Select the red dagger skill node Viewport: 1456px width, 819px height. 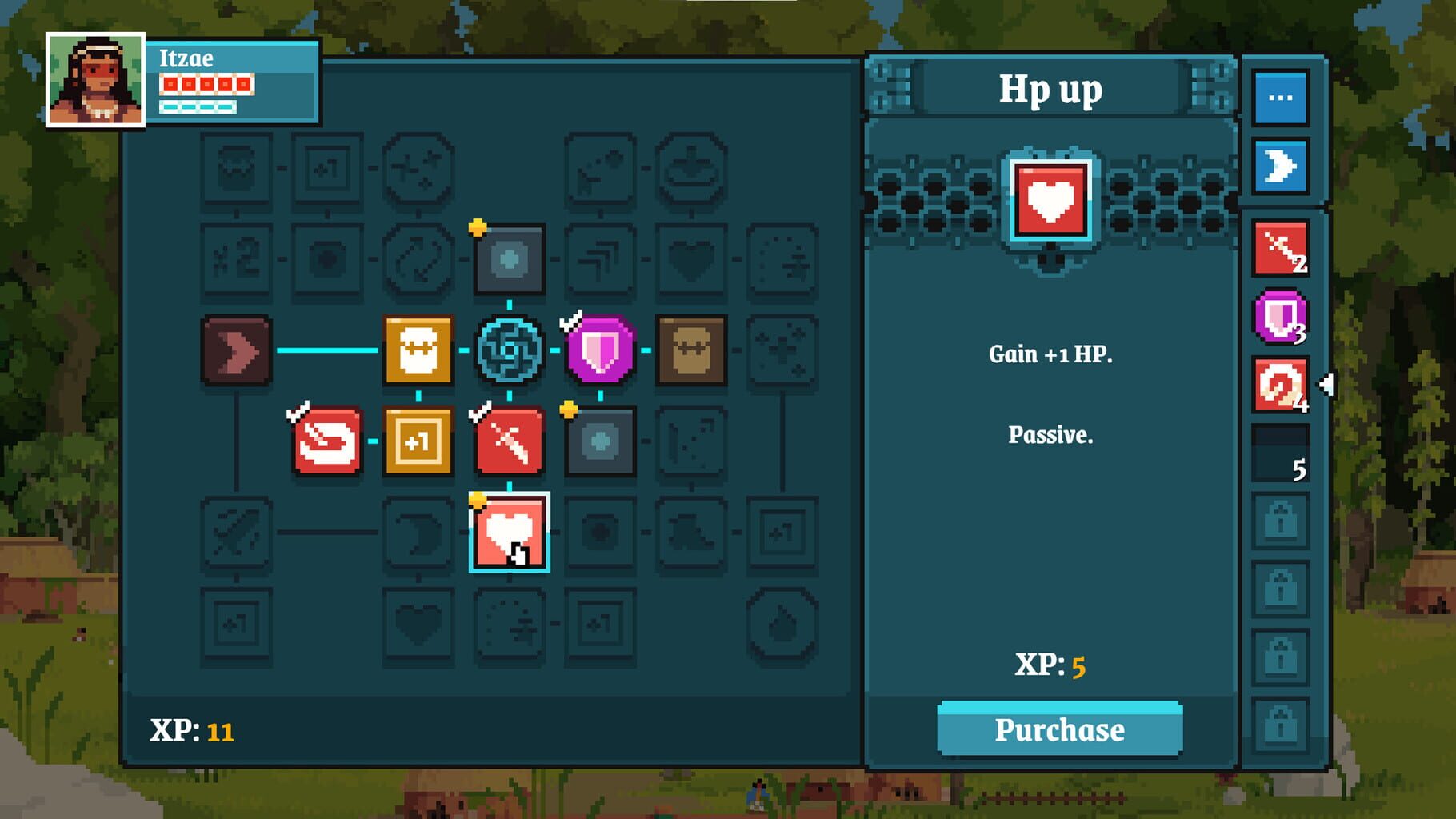[510, 437]
